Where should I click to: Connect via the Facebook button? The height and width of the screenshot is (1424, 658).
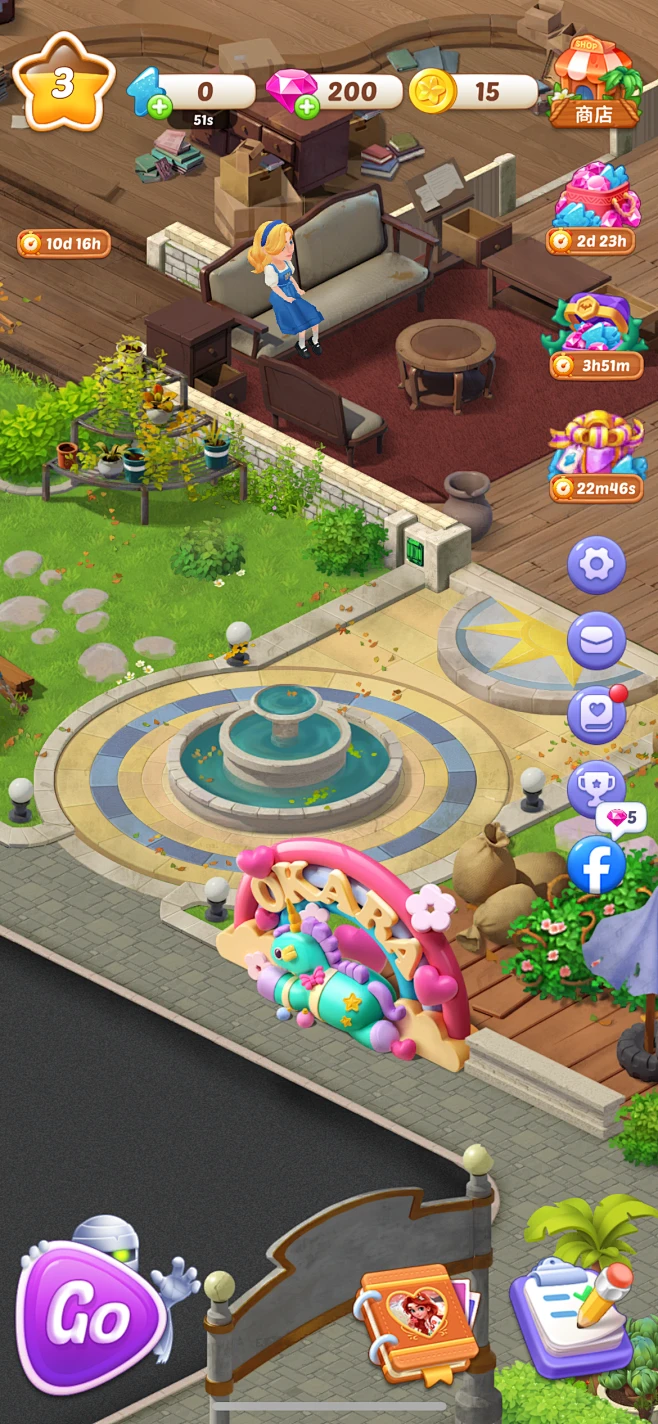tap(597, 864)
